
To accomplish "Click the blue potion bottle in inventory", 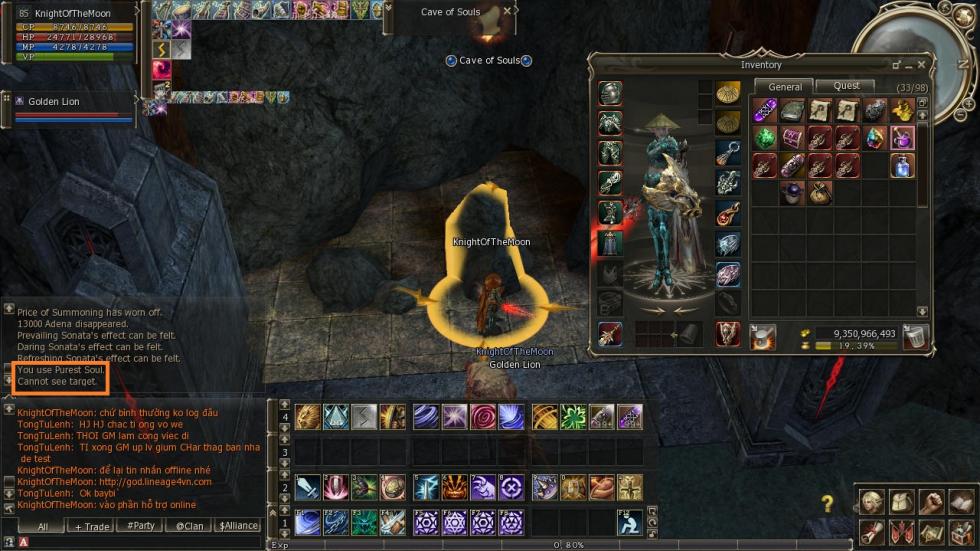I will [902, 165].
